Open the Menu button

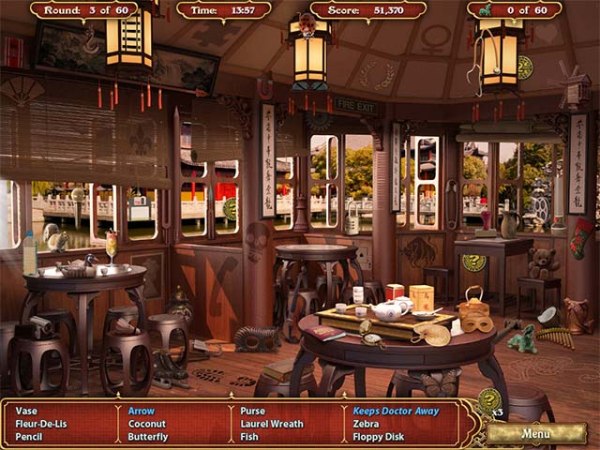point(536,434)
